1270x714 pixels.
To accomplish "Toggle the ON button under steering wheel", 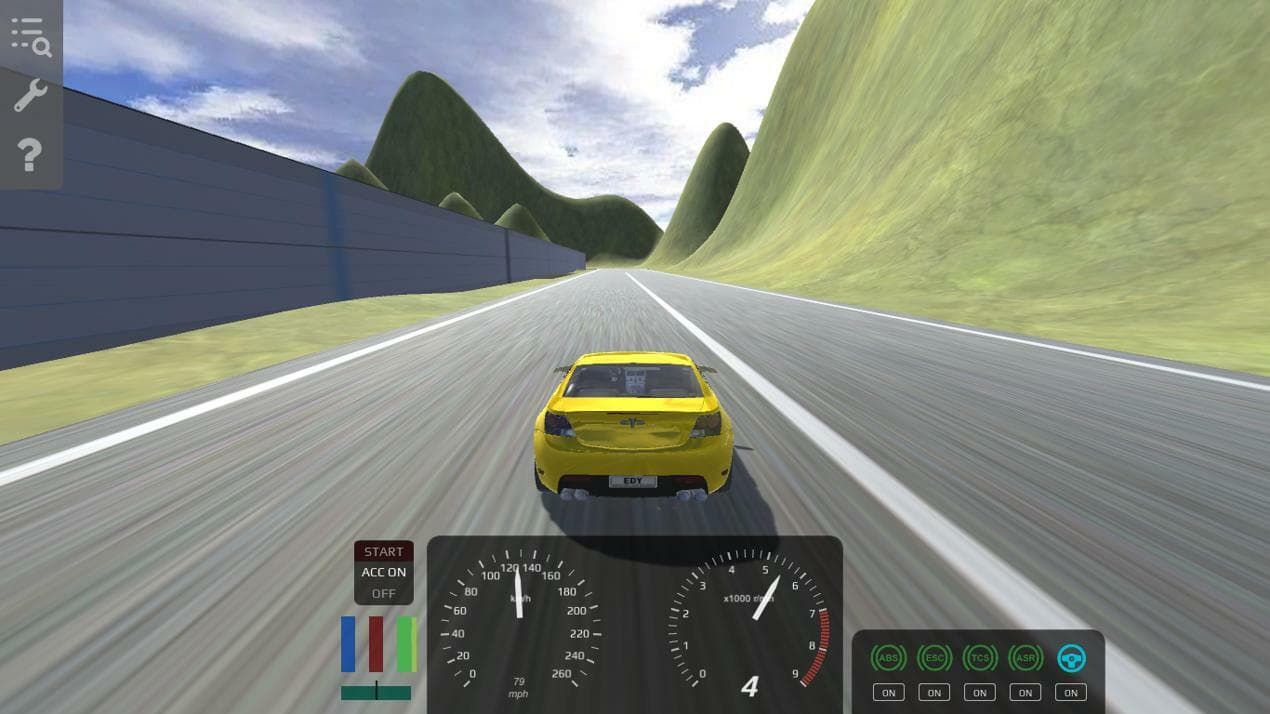I will click(1071, 692).
